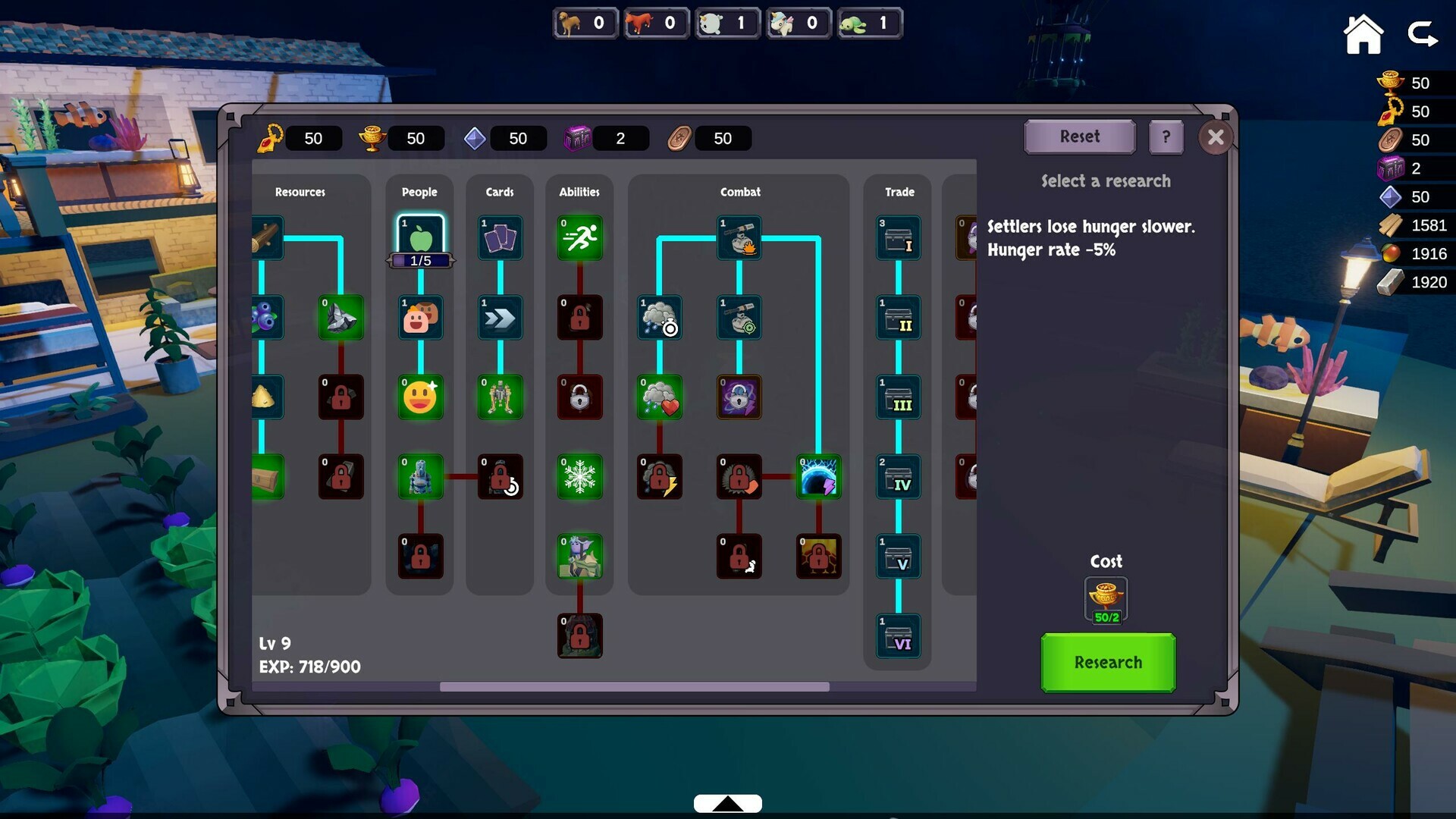Switch focus to the Trade column header
The width and height of the screenshot is (1456, 819).
tap(898, 192)
